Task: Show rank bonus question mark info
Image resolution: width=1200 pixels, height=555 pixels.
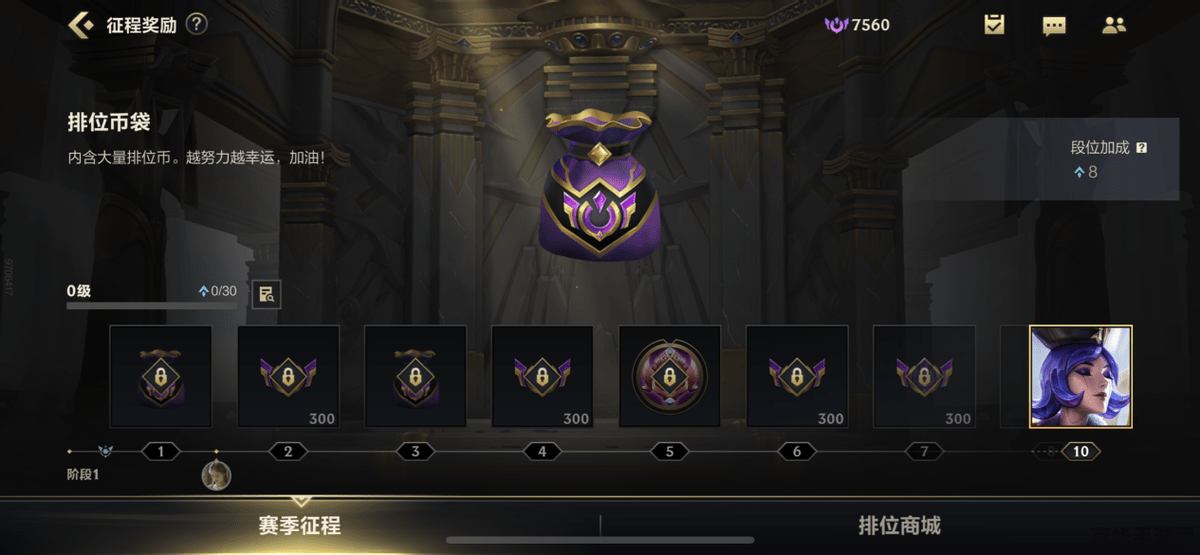Action: point(1142,147)
